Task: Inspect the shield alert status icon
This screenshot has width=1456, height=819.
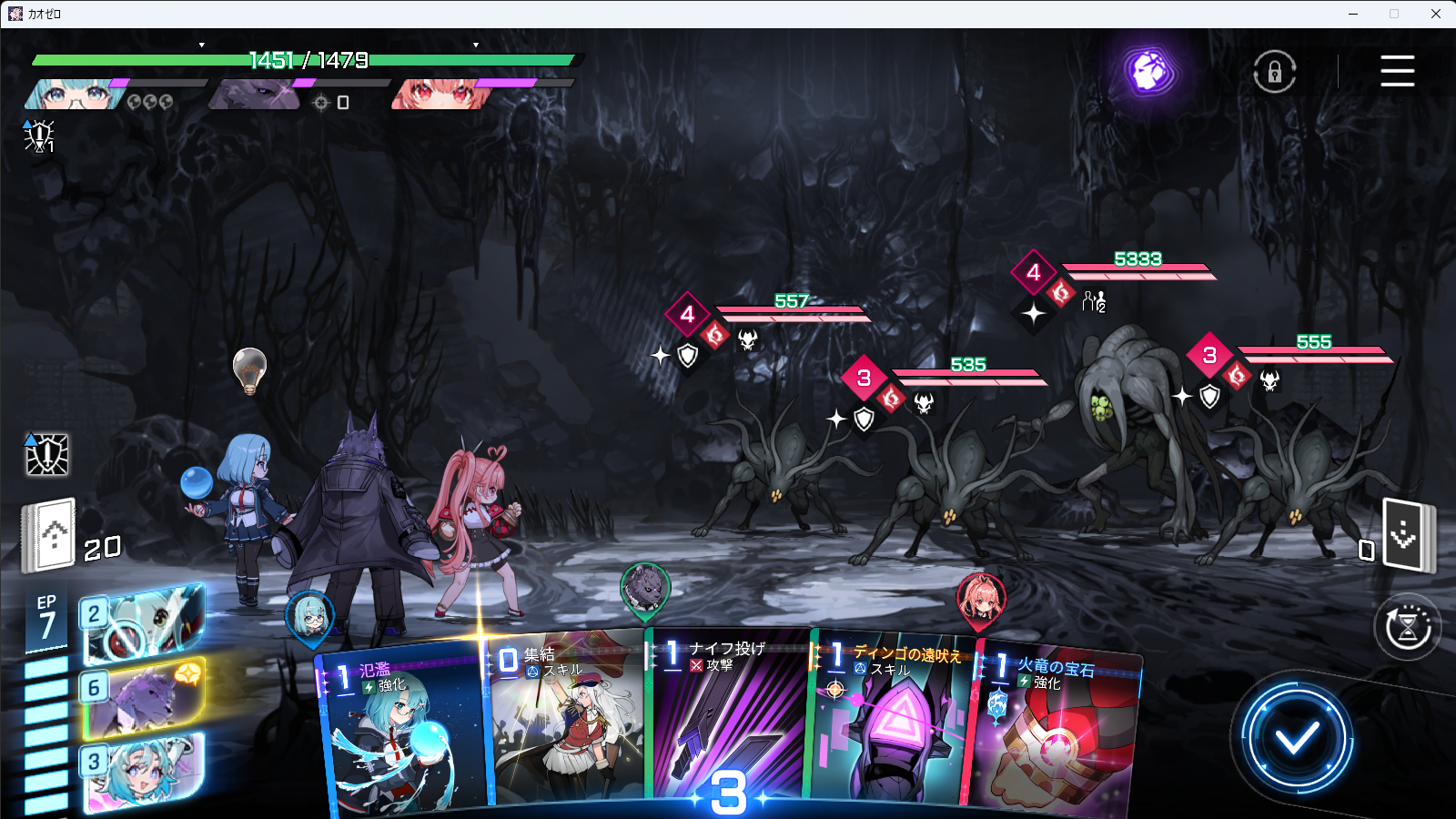Action: coord(46,454)
